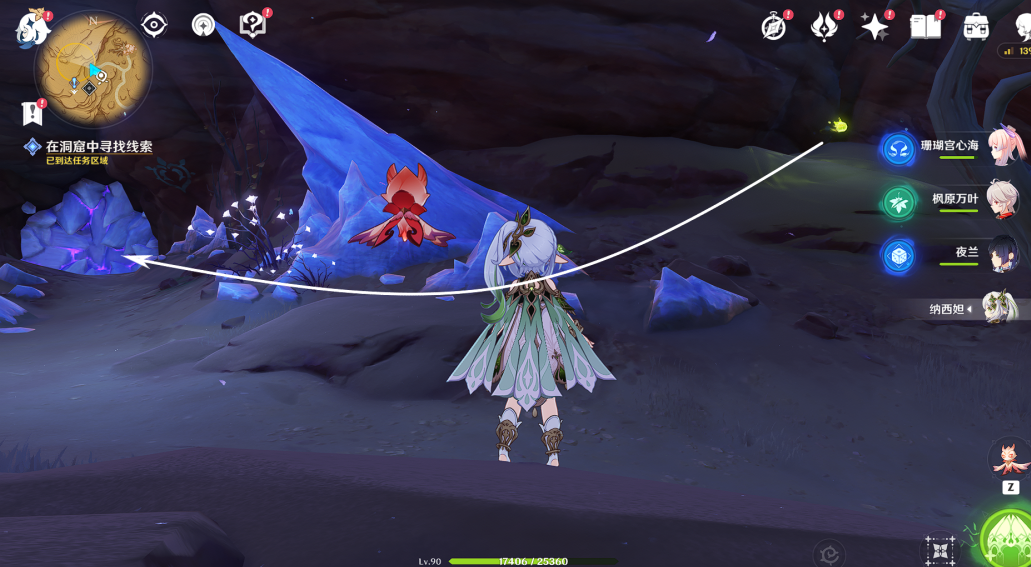The height and width of the screenshot is (567, 1031).
Task: Select the tracked quest 在洞窟中寻找线索
Action: pos(98,147)
